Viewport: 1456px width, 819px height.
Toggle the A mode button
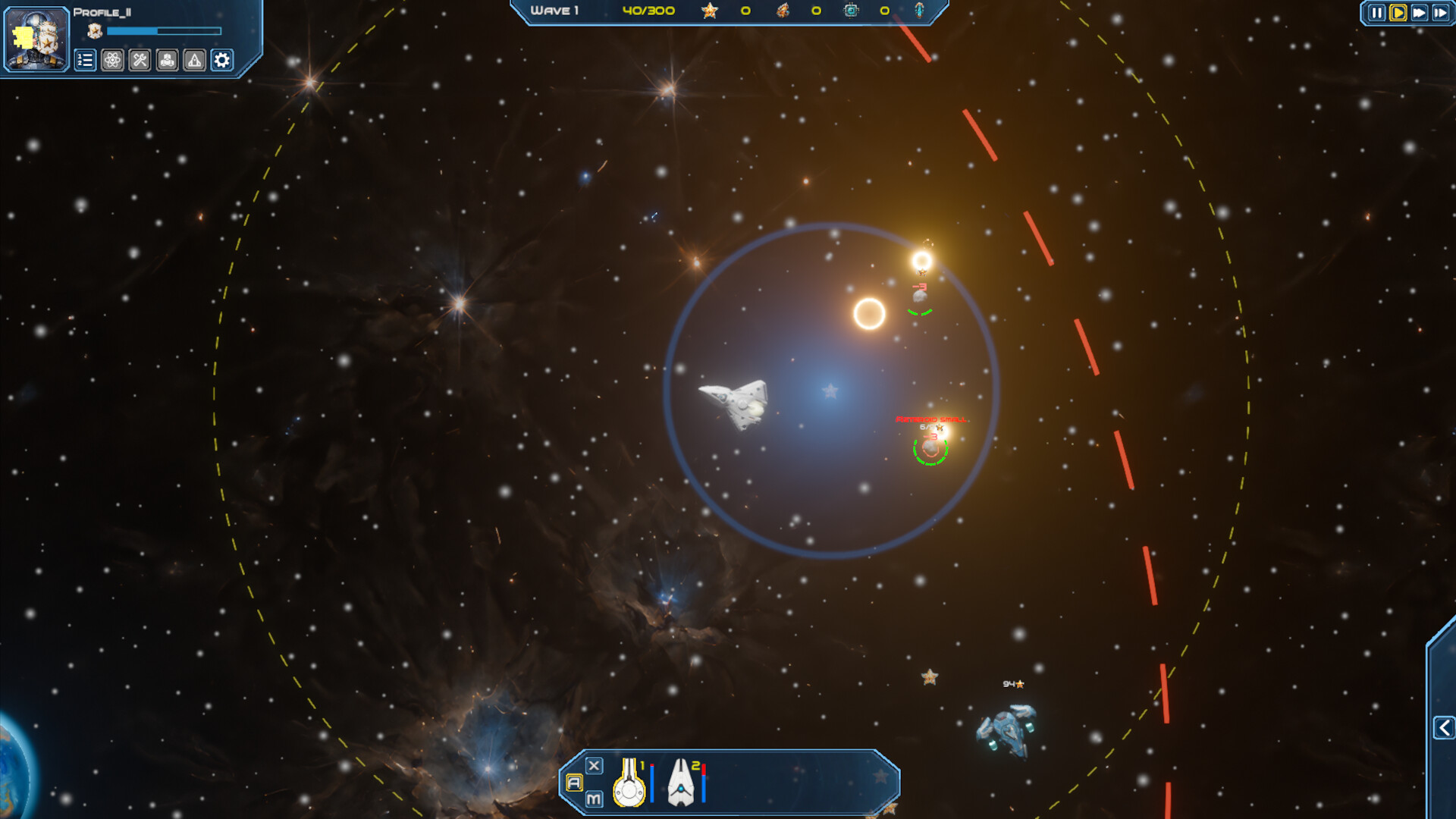point(574,783)
